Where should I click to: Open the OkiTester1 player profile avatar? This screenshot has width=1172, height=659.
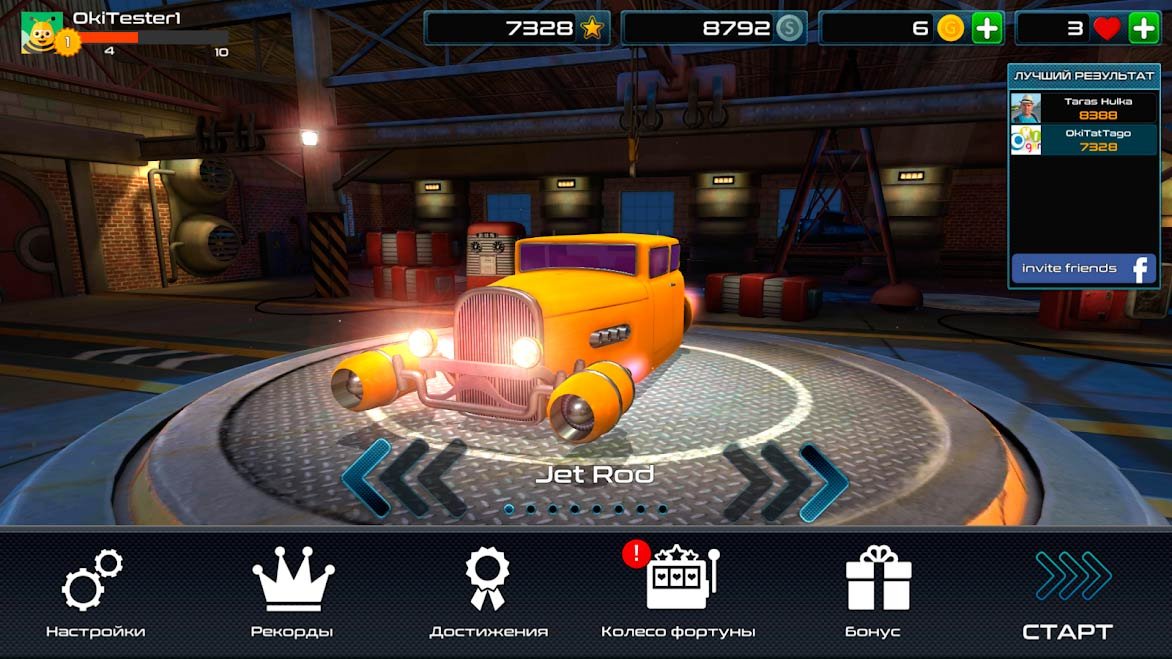coord(42,31)
